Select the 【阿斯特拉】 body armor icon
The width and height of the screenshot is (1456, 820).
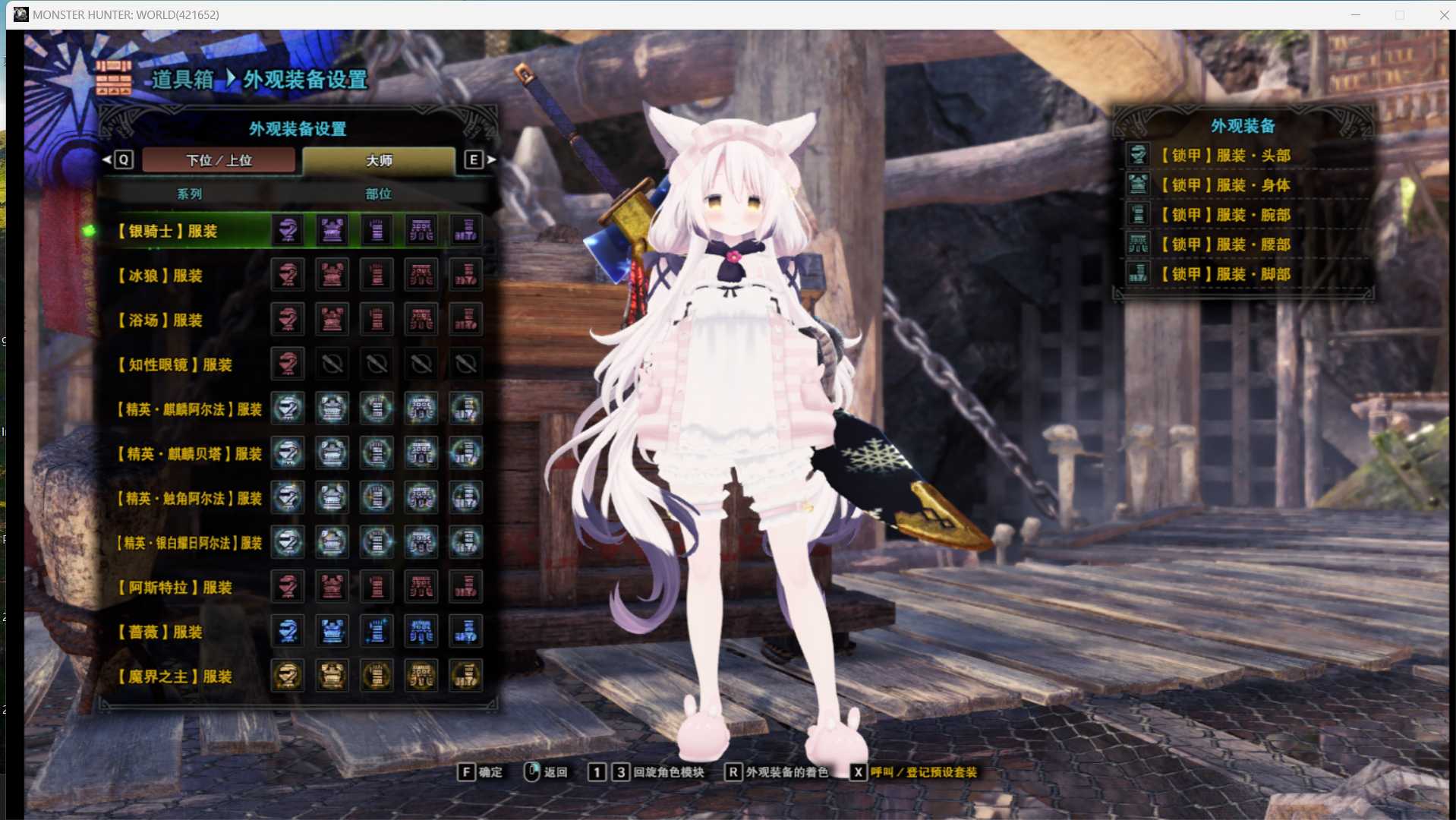[x=332, y=586]
